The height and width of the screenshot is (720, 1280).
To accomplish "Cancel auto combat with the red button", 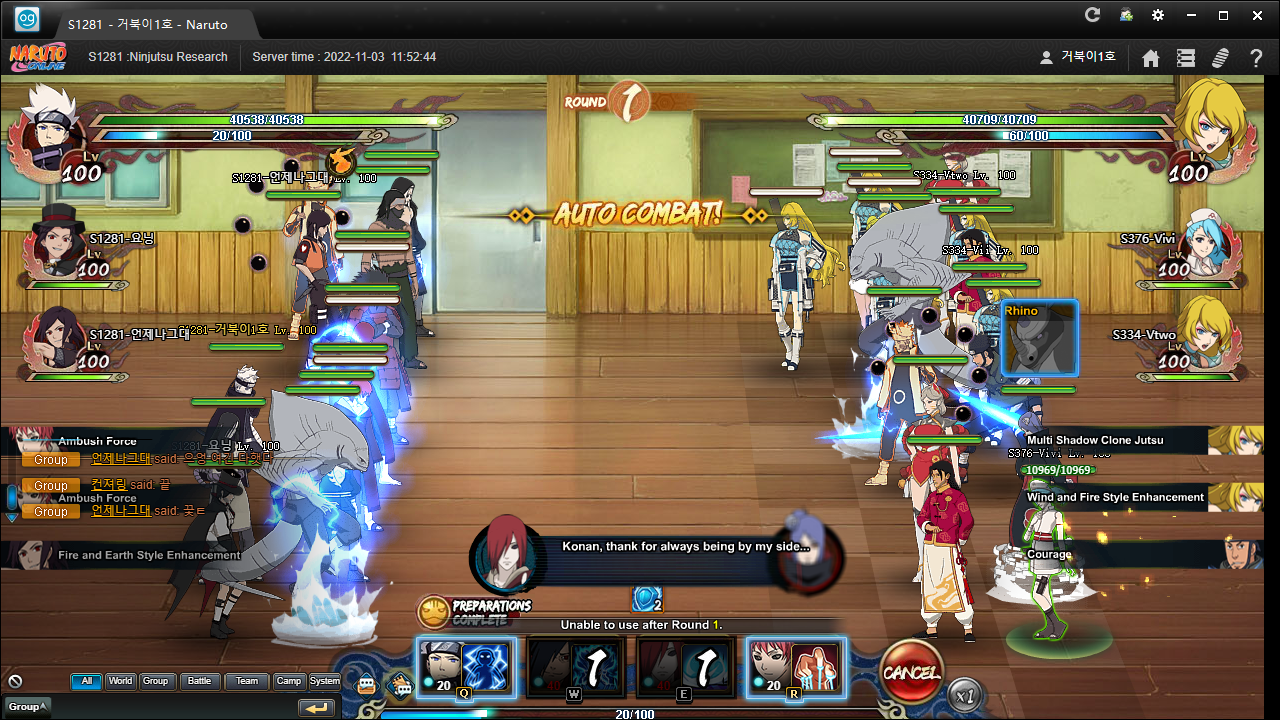I will 911,672.
